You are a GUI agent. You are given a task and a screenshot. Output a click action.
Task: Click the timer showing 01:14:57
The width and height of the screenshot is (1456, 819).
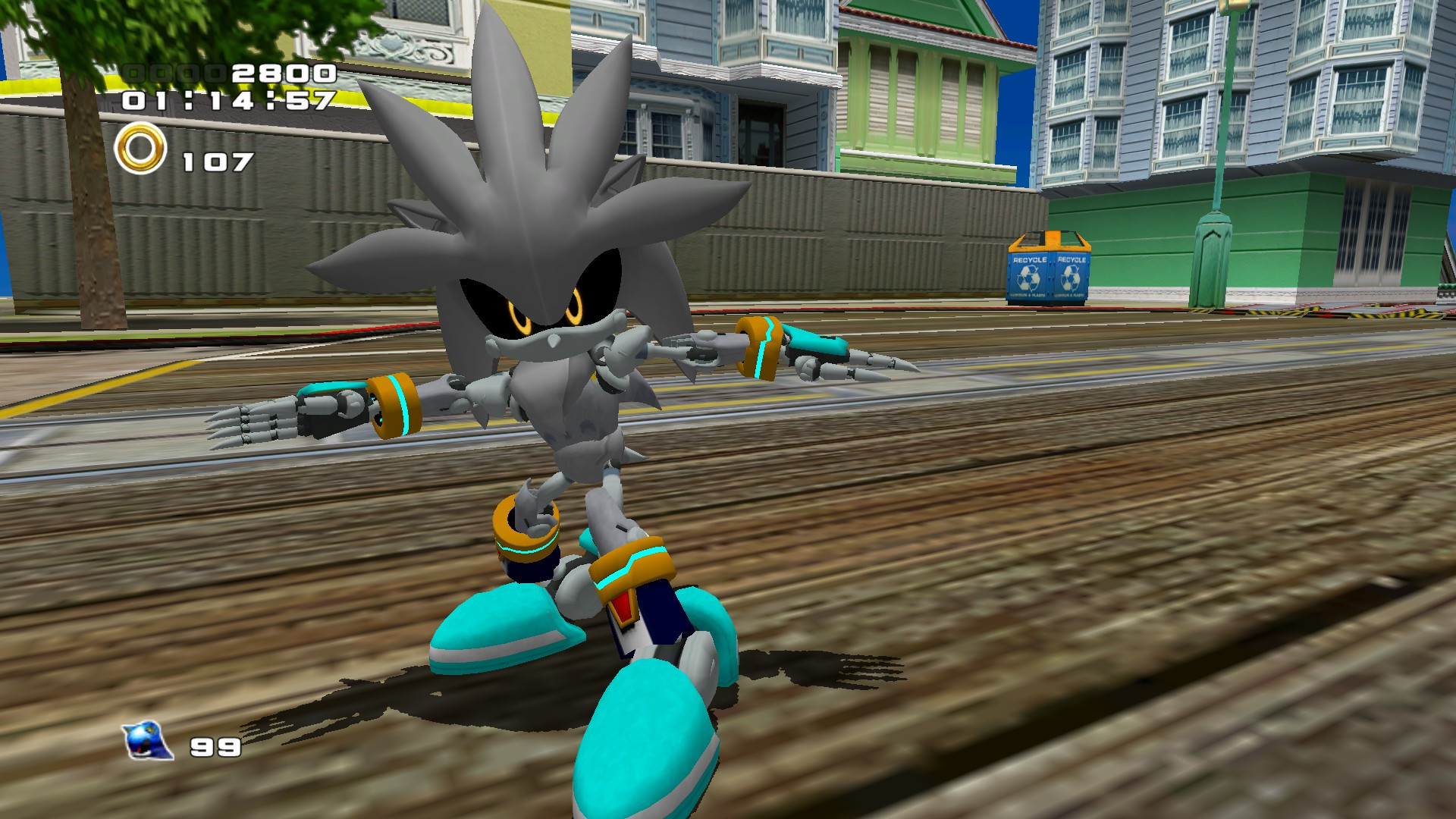227,105
